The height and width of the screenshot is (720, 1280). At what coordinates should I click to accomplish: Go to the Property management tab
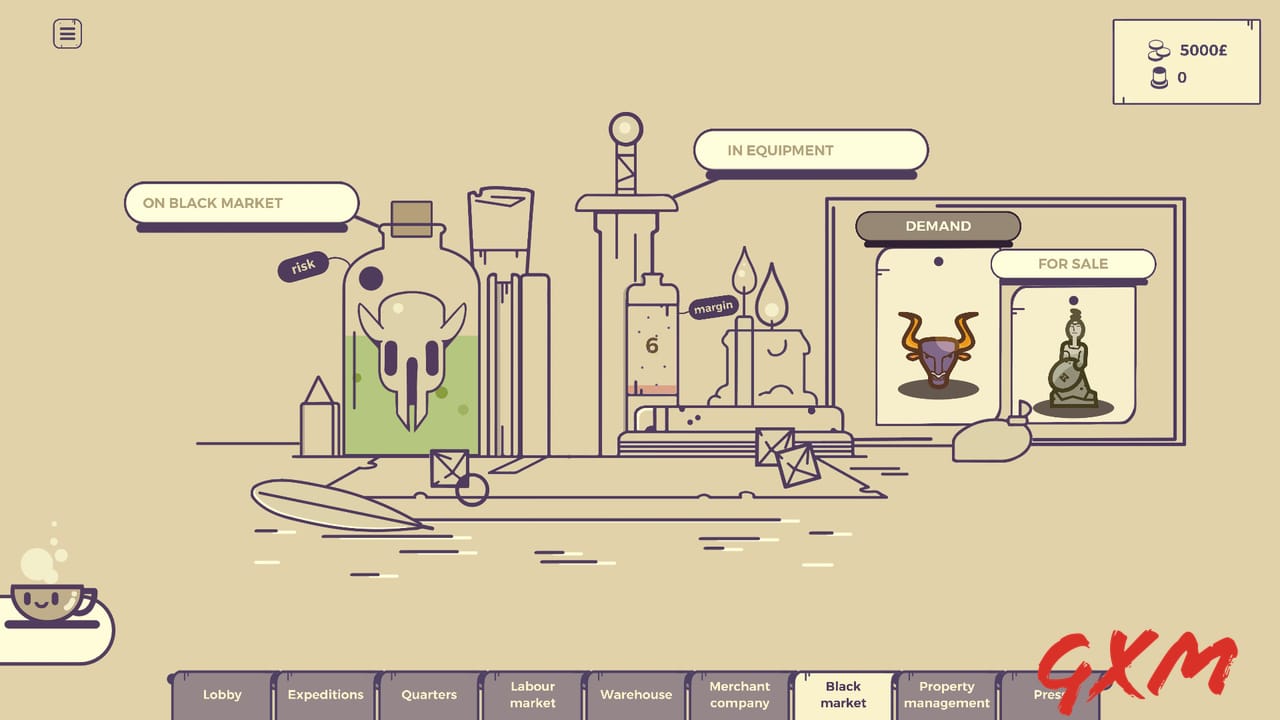point(946,694)
